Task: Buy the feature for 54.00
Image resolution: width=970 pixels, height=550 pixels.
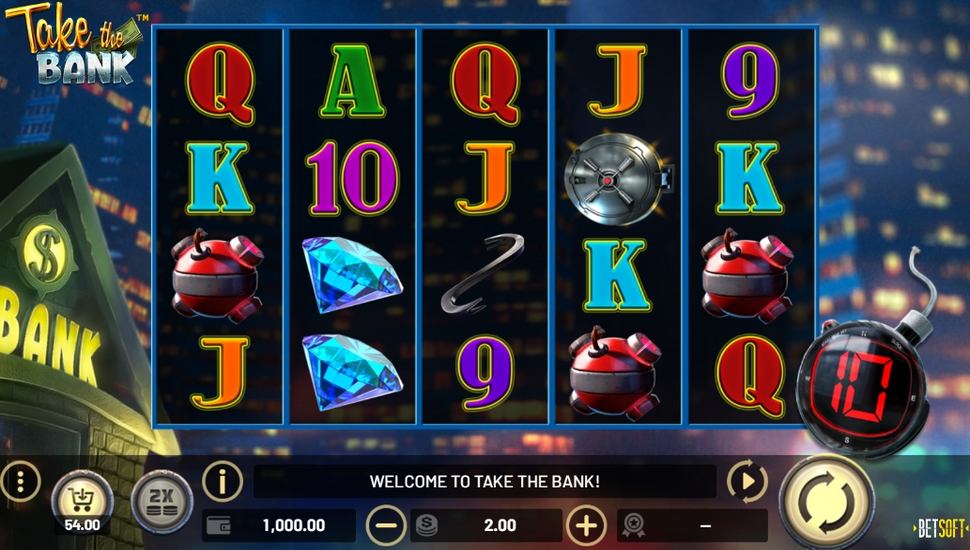Action: point(81,497)
